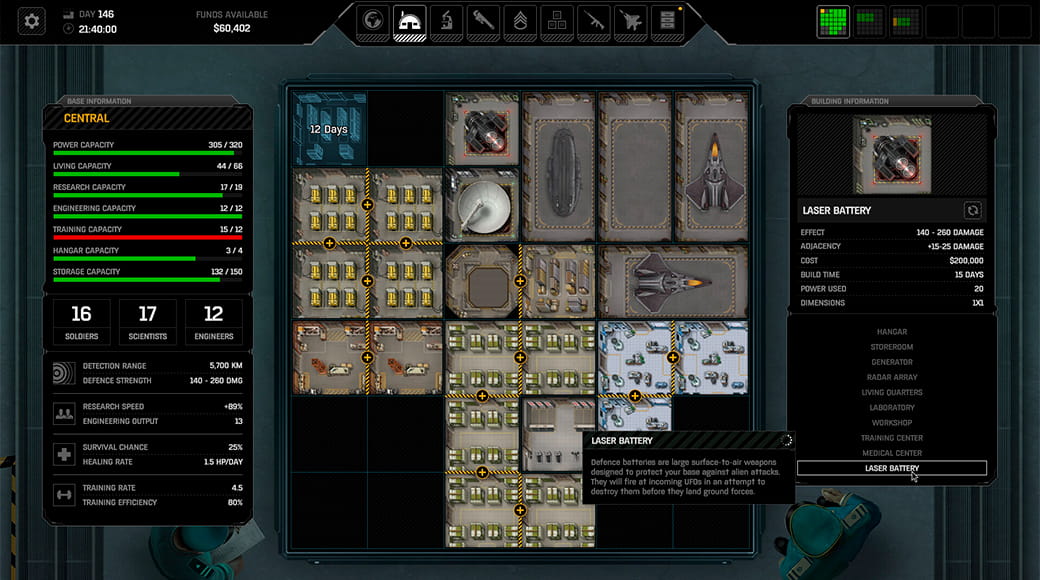The image size is (1040, 580).
Task: Open the engineering wrench tab
Action: click(483, 21)
